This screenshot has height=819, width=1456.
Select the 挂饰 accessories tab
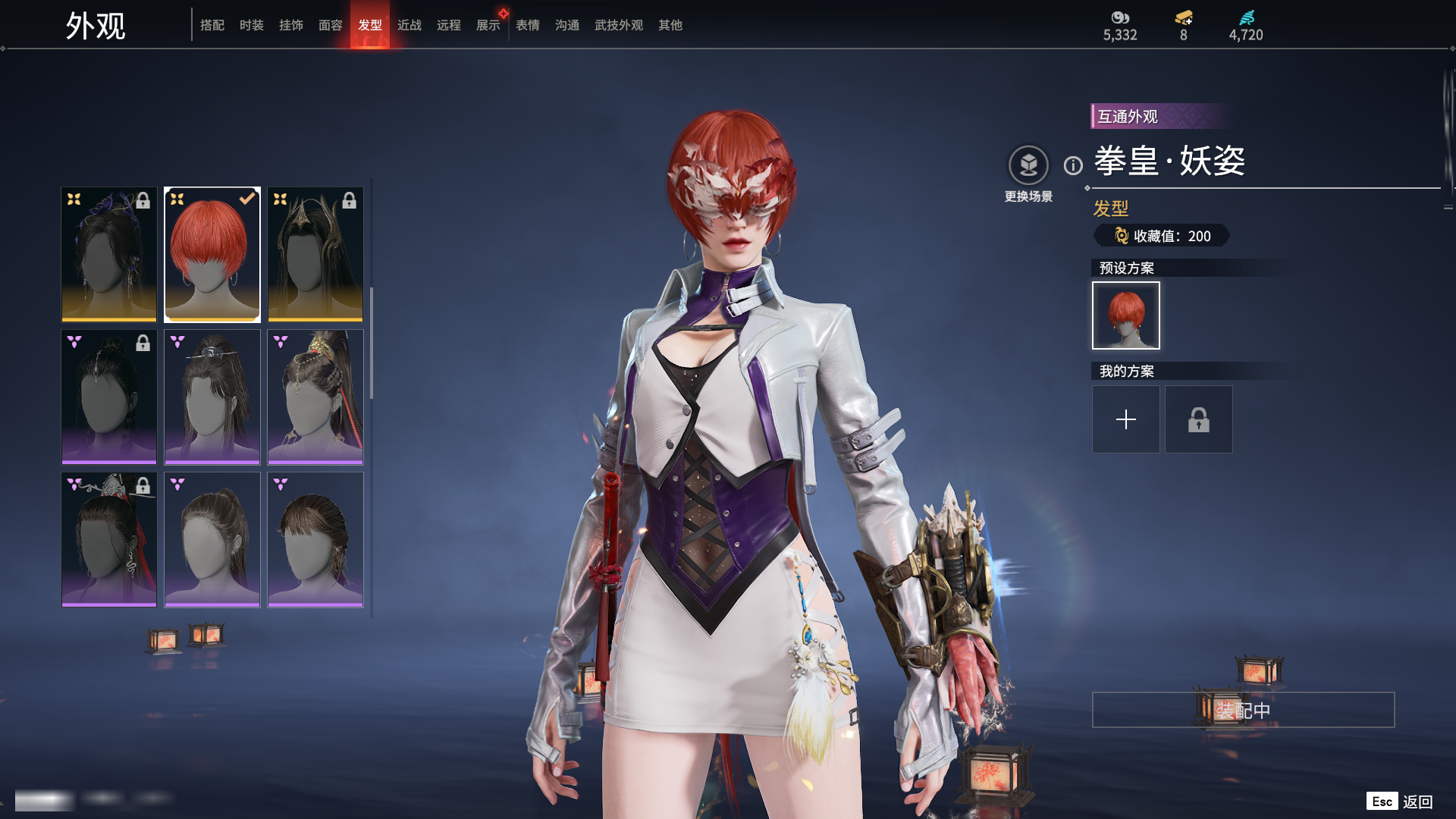pyautogui.click(x=291, y=25)
